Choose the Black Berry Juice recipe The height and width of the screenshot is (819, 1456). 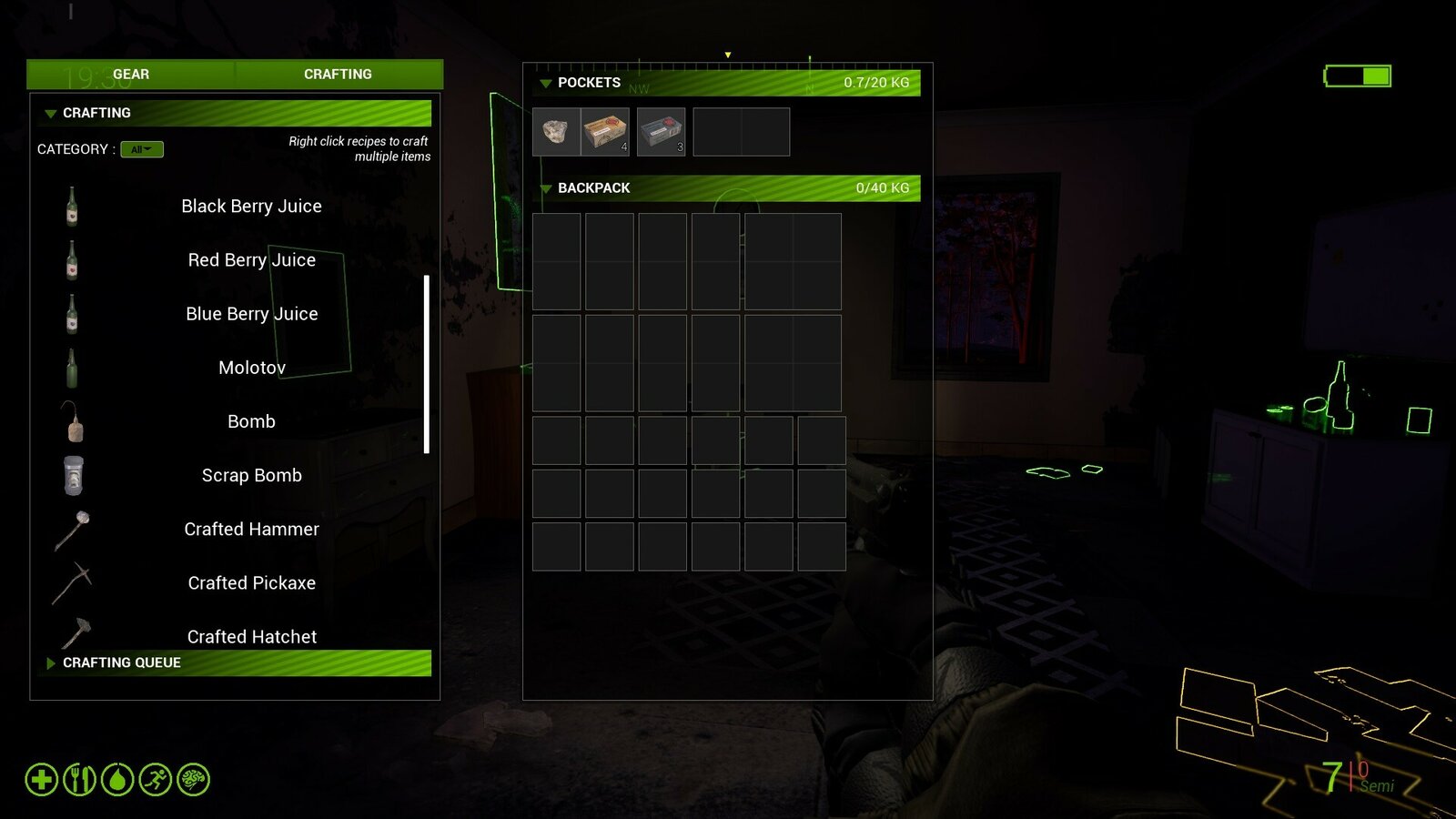point(251,207)
